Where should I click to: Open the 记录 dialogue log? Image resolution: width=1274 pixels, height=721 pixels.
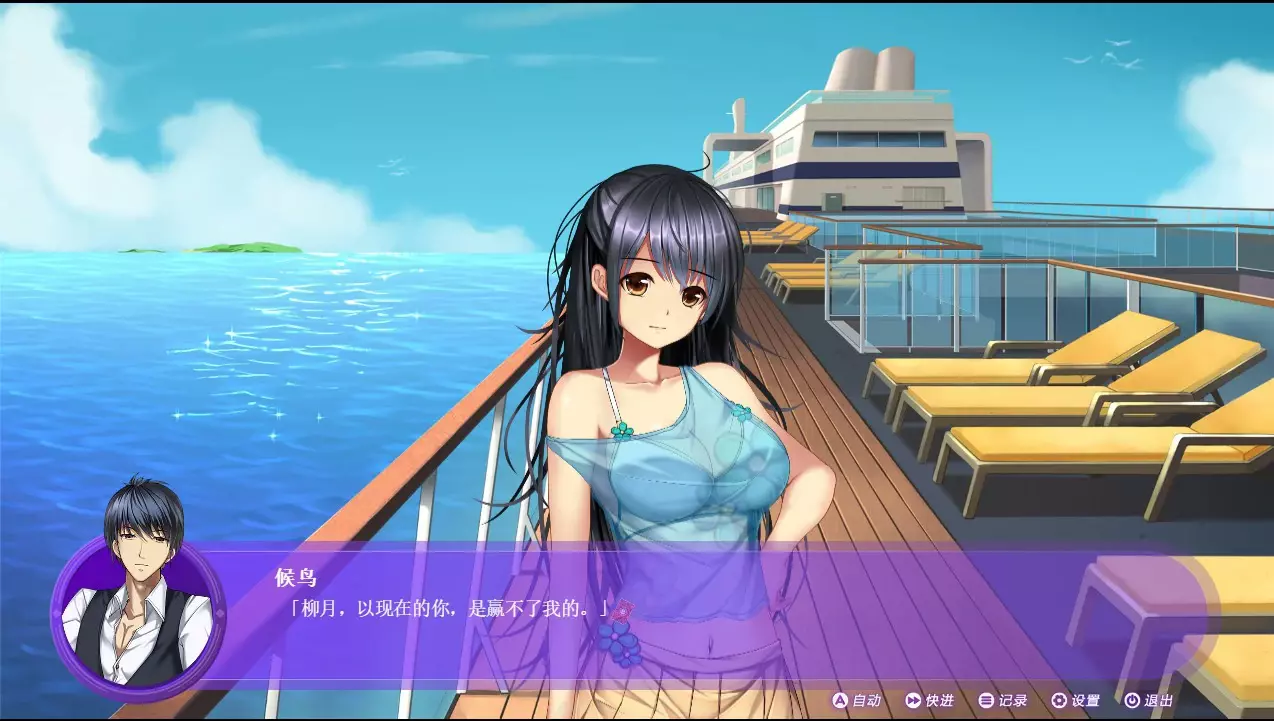pos(1003,700)
